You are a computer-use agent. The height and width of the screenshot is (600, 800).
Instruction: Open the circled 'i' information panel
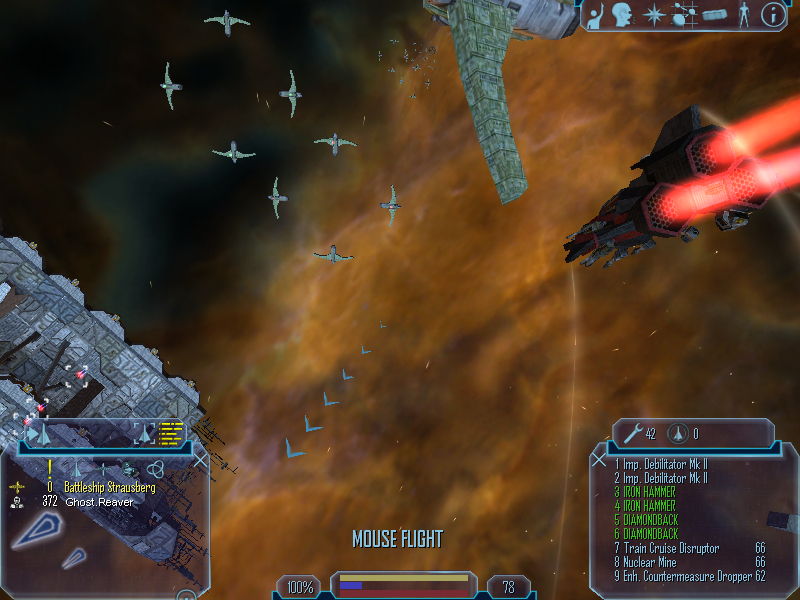click(x=773, y=14)
